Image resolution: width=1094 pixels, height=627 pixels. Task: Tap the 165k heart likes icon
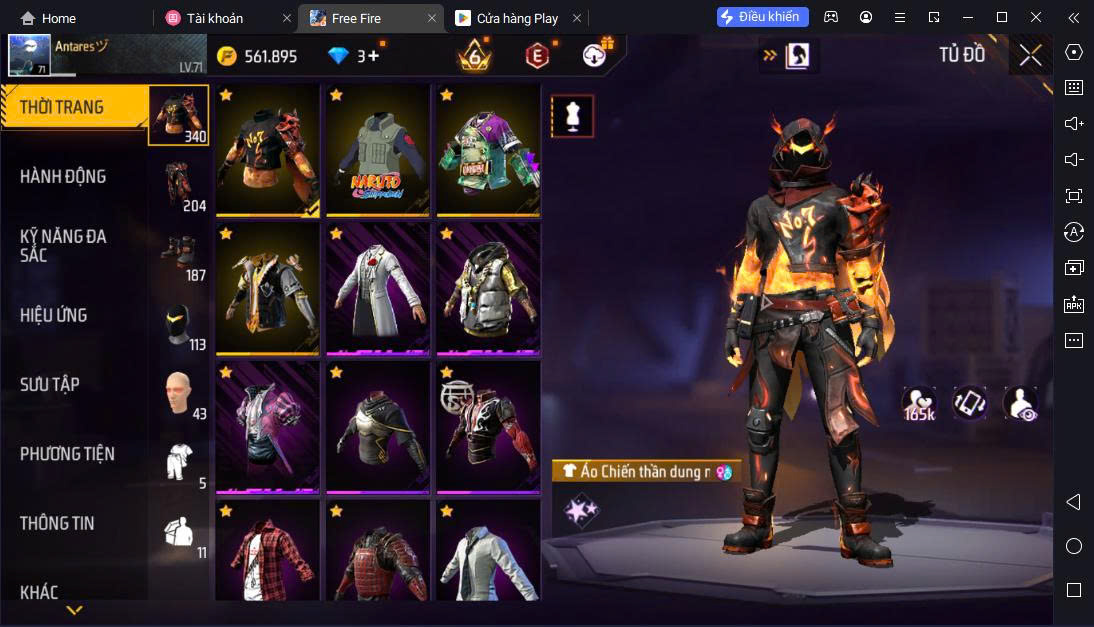919,403
